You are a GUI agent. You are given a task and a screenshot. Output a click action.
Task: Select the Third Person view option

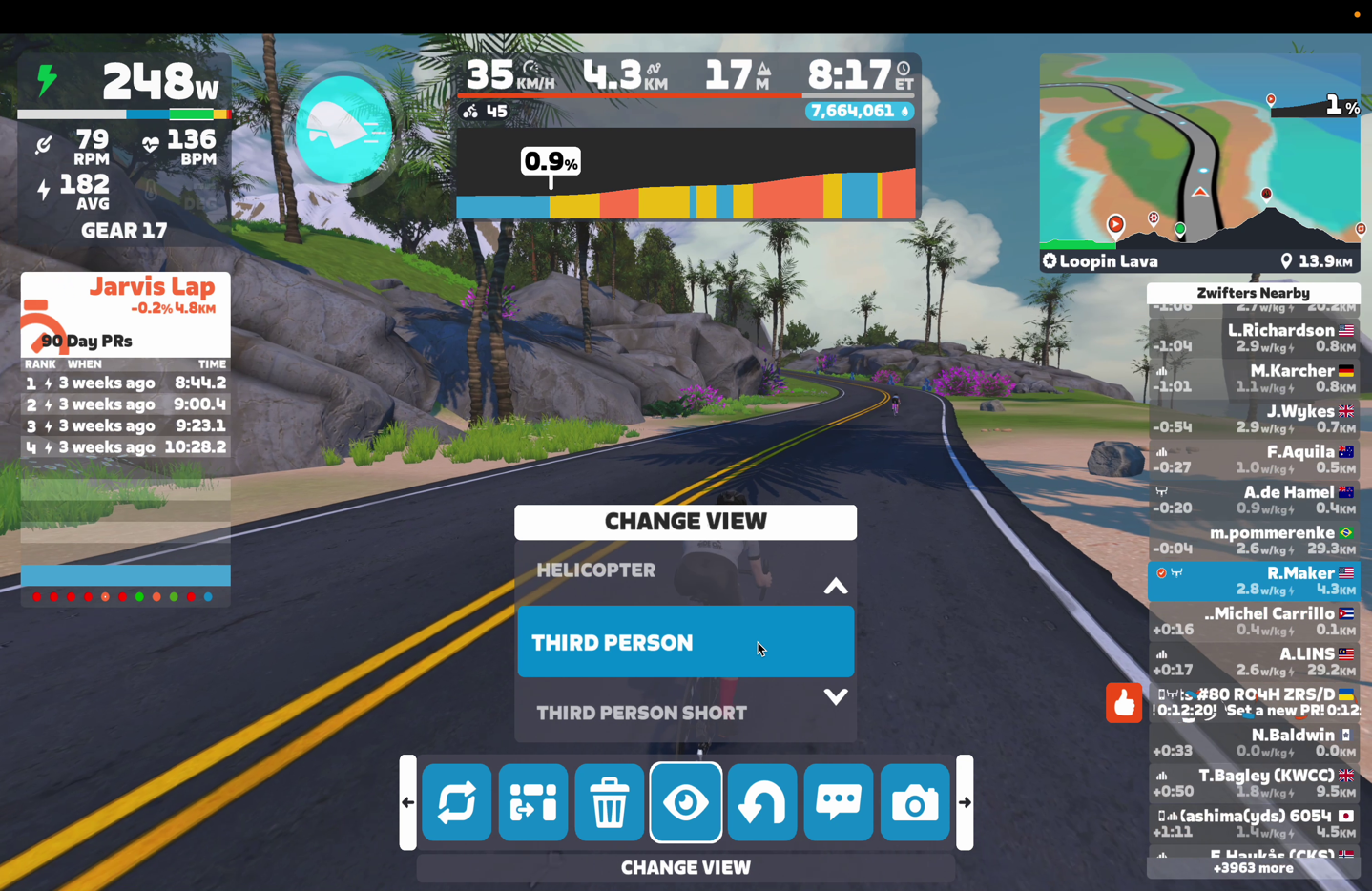[685, 642]
